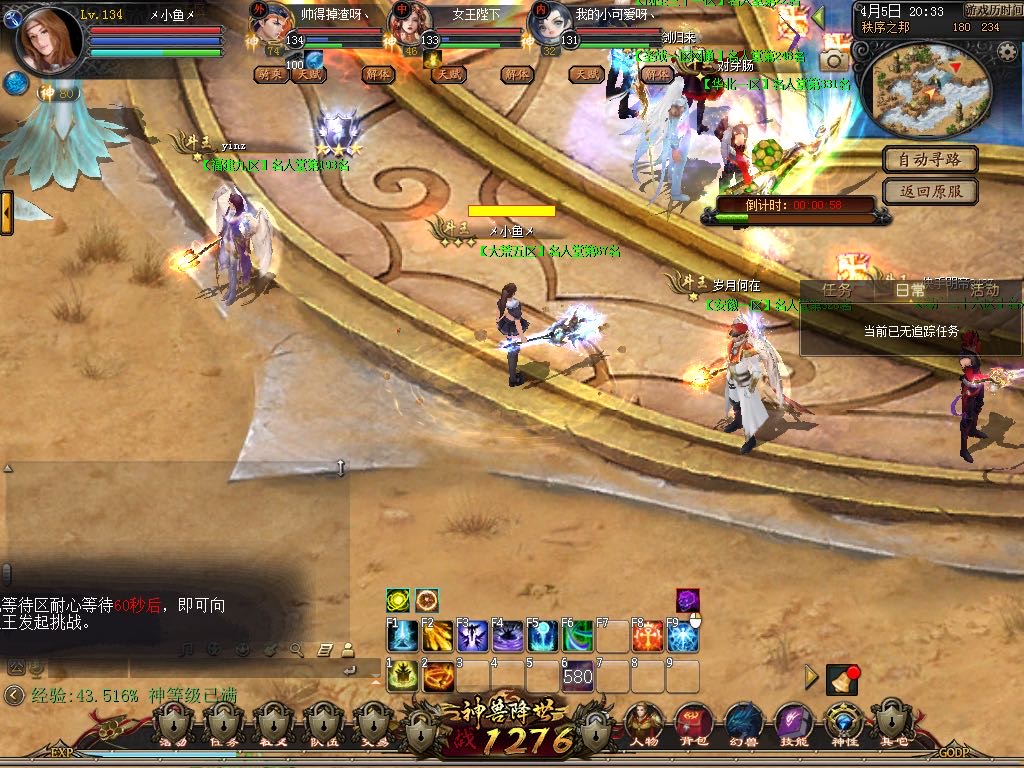Click the 骑乘 mount button

click(269, 74)
